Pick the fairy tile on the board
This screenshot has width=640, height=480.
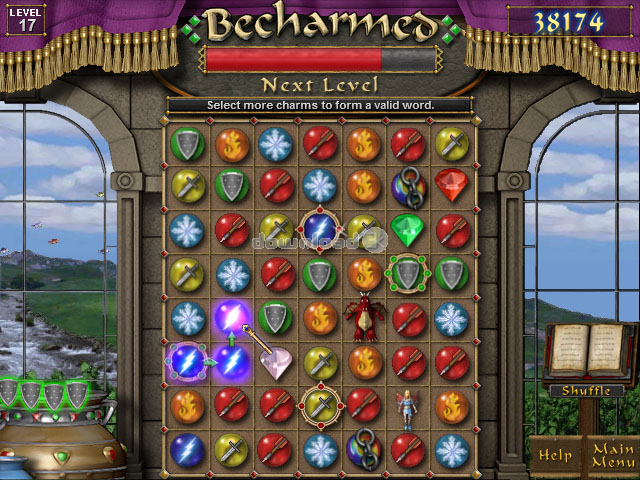pos(407,408)
